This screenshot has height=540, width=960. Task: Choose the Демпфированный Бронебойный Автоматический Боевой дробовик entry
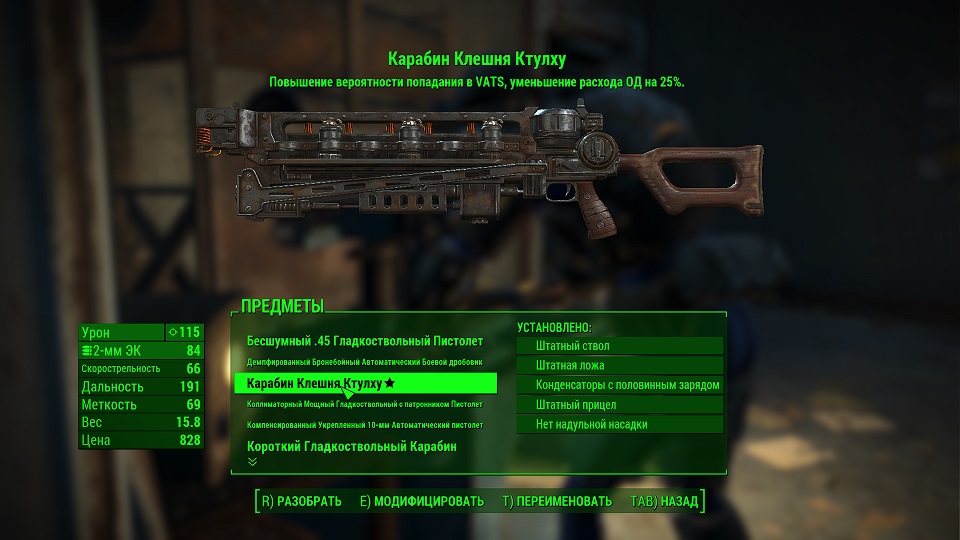[364, 361]
